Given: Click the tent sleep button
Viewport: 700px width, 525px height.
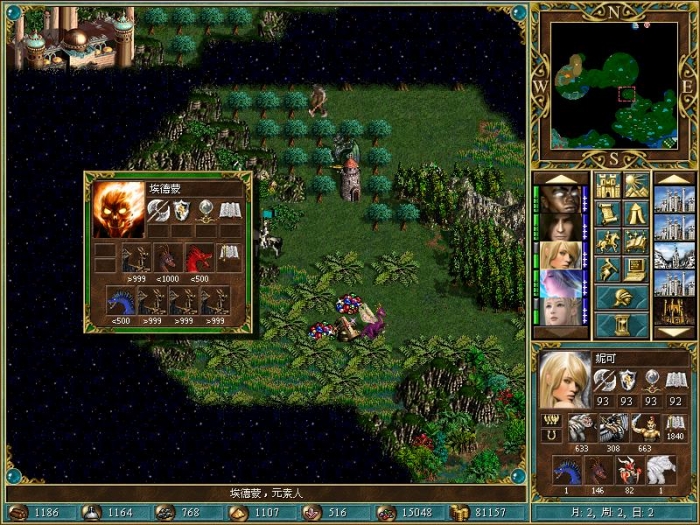Looking at the screenshot, I should pyautogui.click(x=634, y=214).
